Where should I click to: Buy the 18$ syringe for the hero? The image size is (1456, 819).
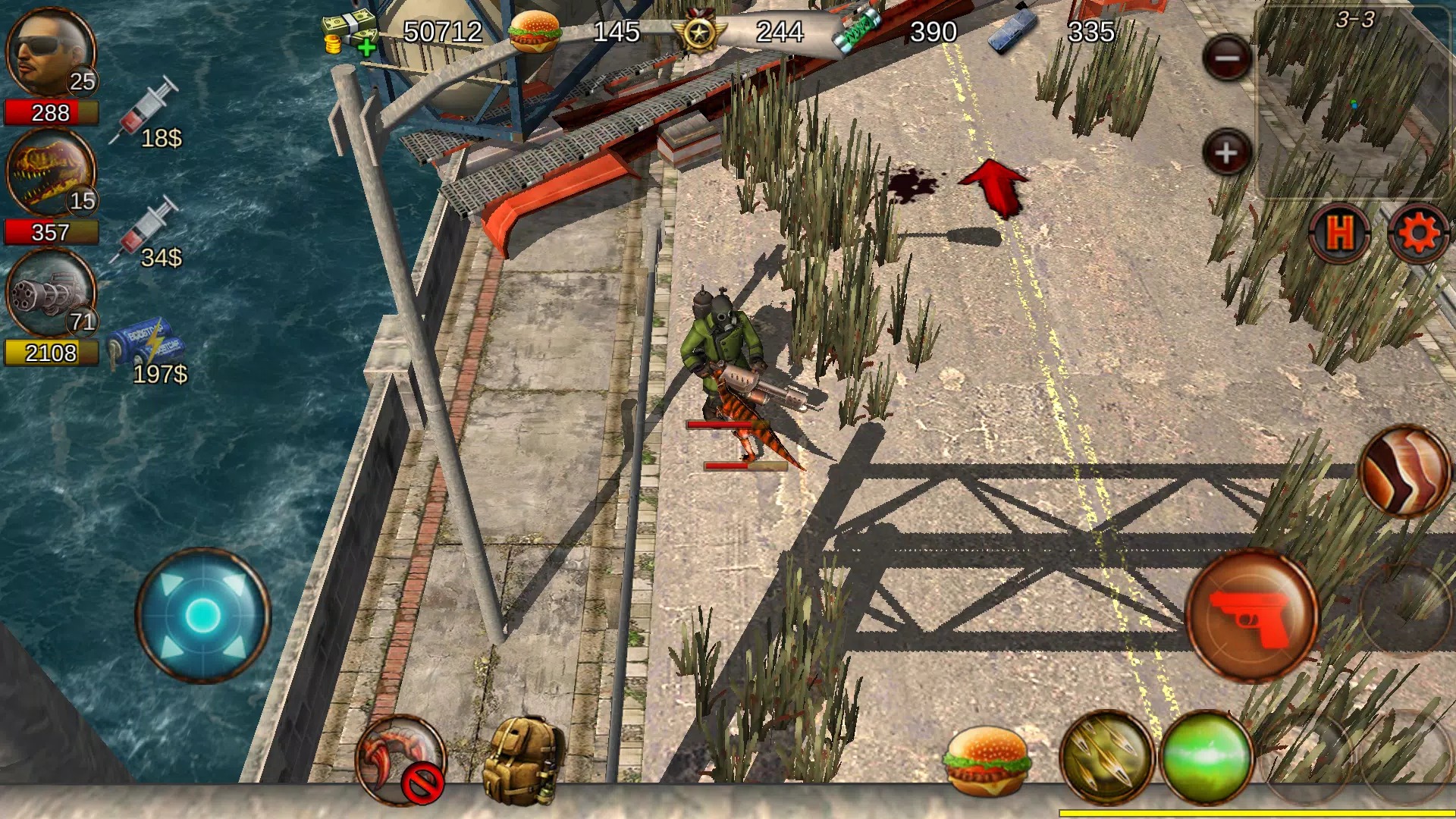click(x=149, y=114)
